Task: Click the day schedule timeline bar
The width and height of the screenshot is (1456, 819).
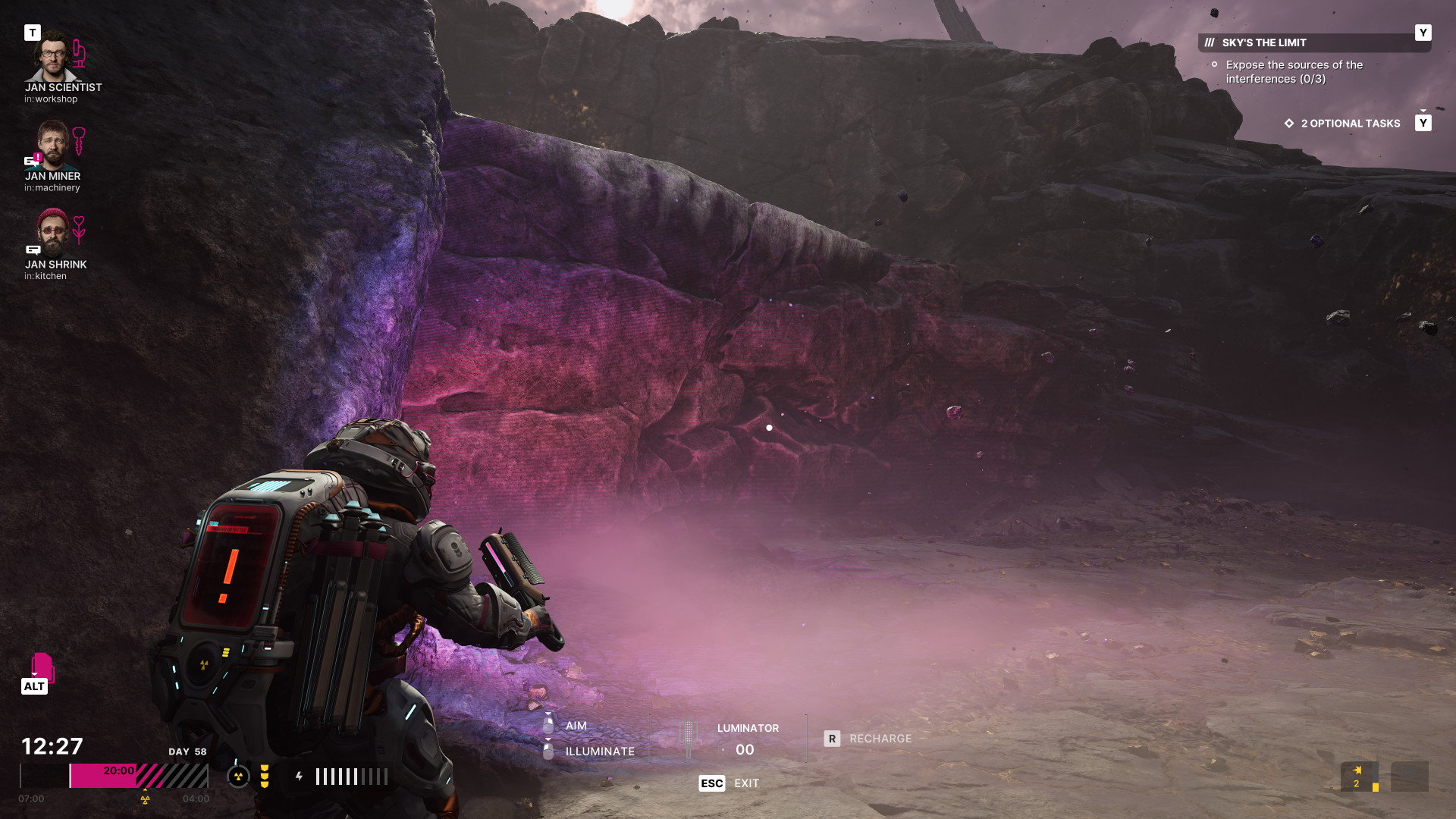Action: (x=114, y=776)
